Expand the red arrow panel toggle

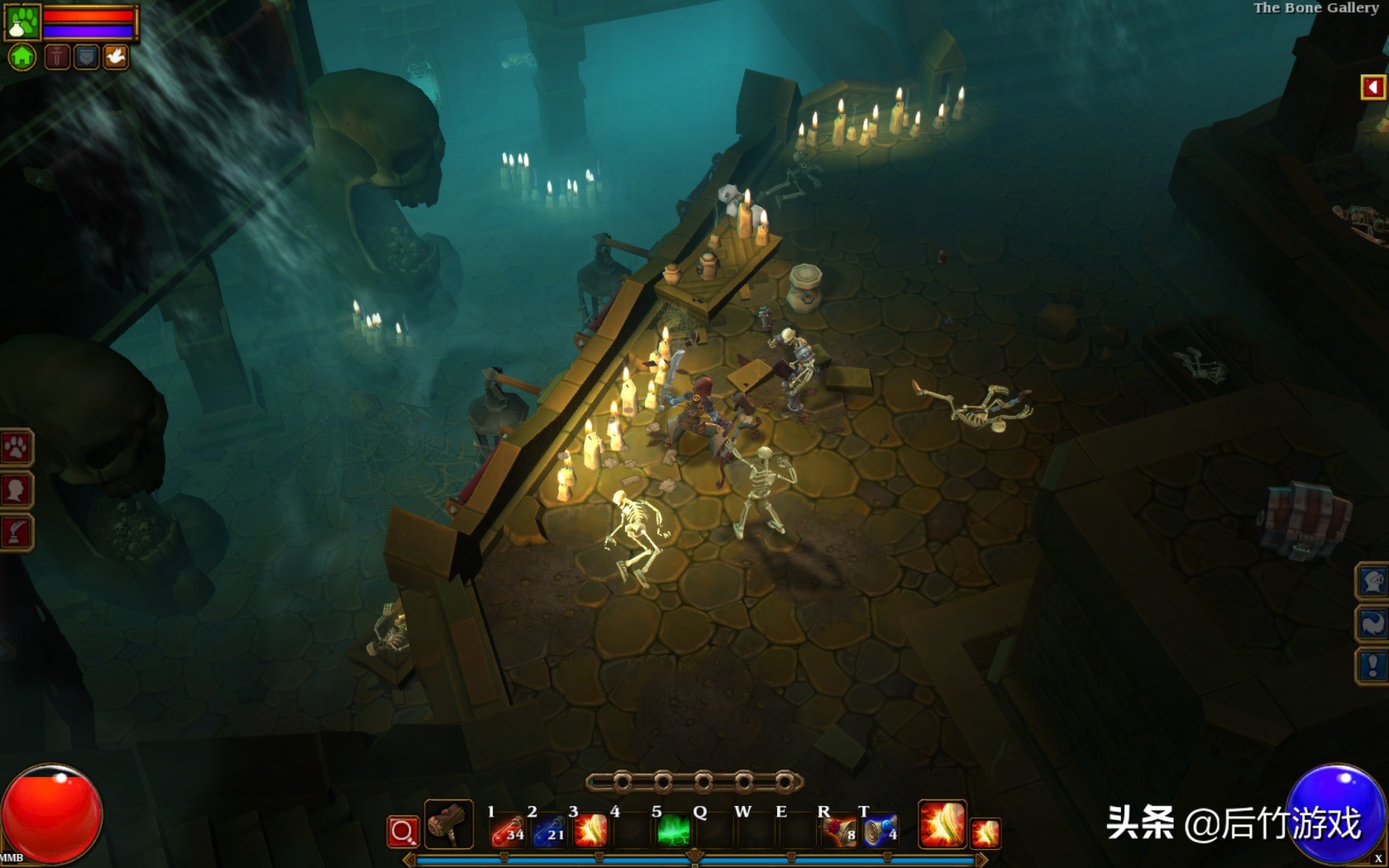pyautogui.click(x=1372, y=87)
